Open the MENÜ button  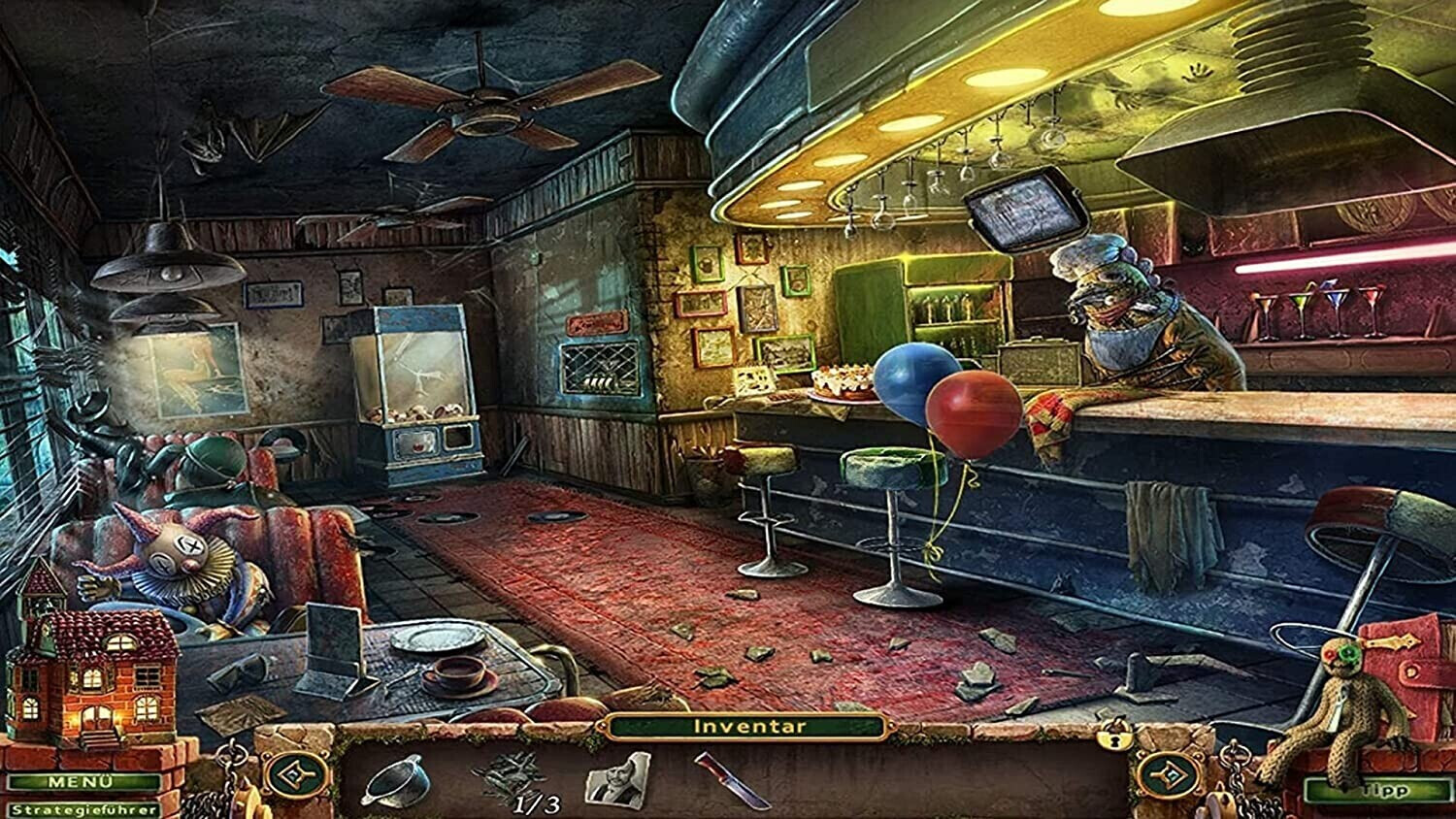[x=83, y=782]
